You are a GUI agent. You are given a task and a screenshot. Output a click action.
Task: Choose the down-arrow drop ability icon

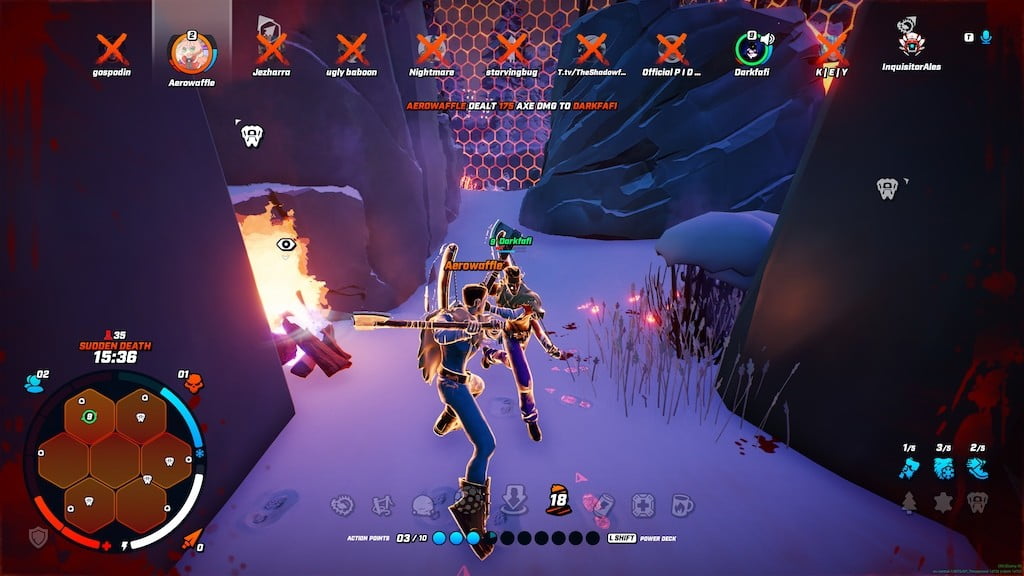click(513, 500)
